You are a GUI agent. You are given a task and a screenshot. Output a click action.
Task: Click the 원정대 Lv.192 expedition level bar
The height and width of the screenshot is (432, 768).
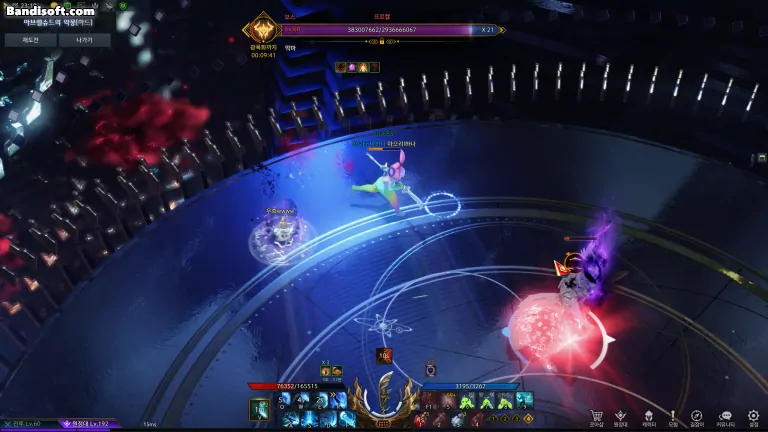[90, 425]
